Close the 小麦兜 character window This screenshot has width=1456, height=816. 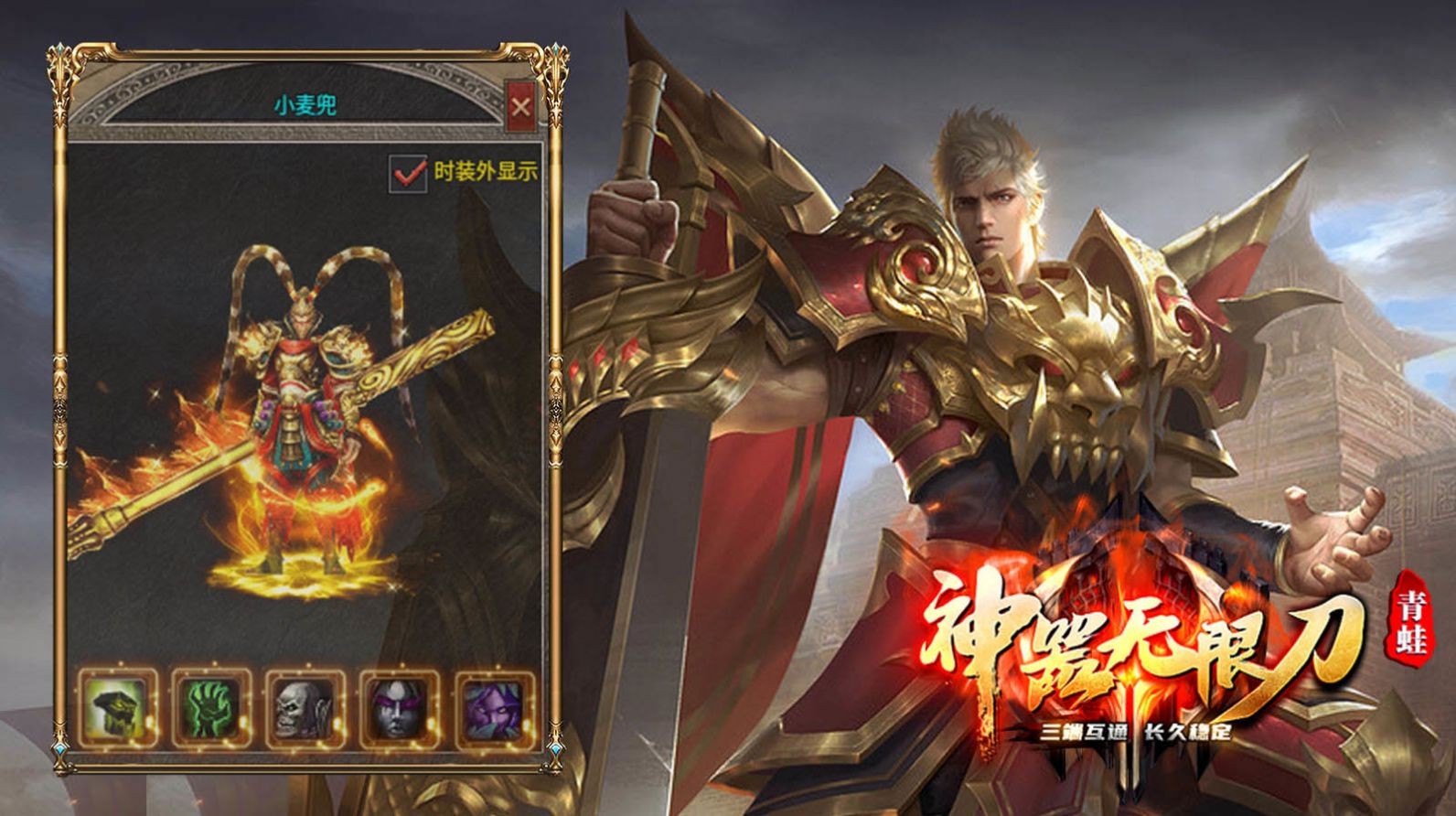pos(521,107)
